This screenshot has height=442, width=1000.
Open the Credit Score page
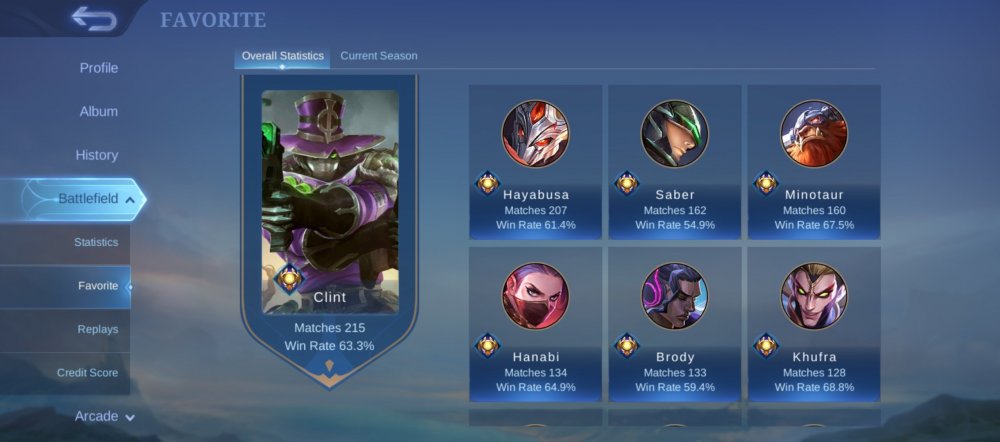coord(88,373)
